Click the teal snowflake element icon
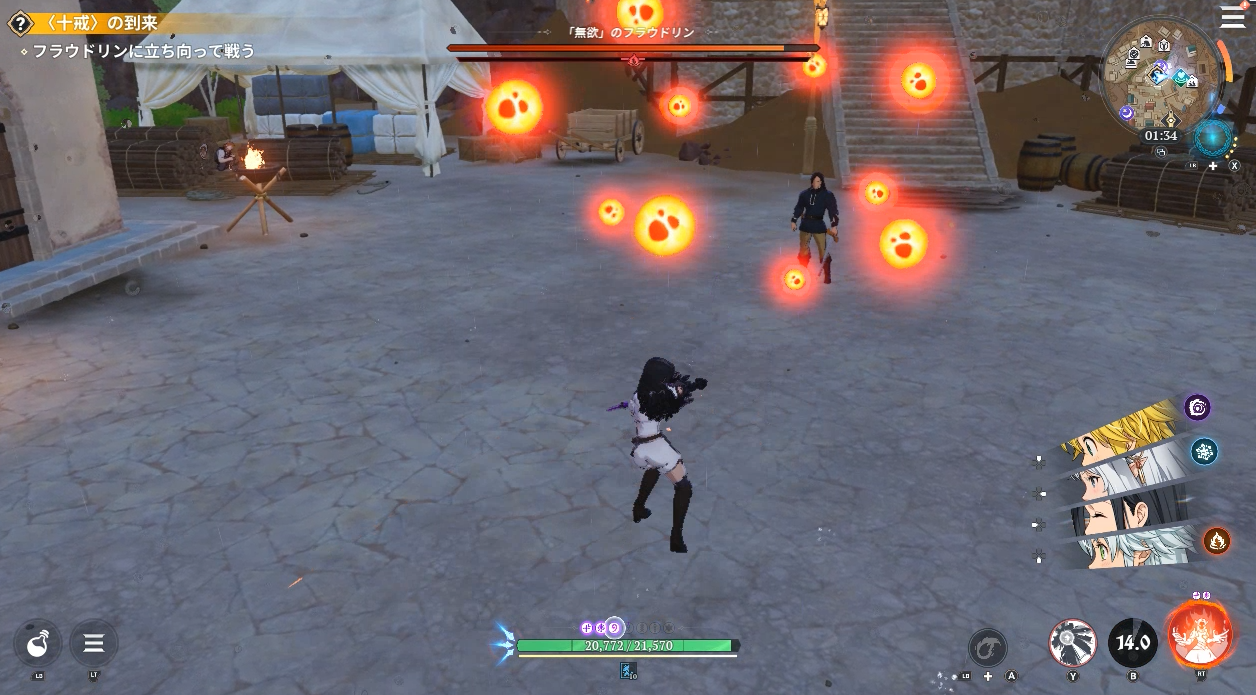Viewport: 1256px width, 695px height. click(1204, 451)
